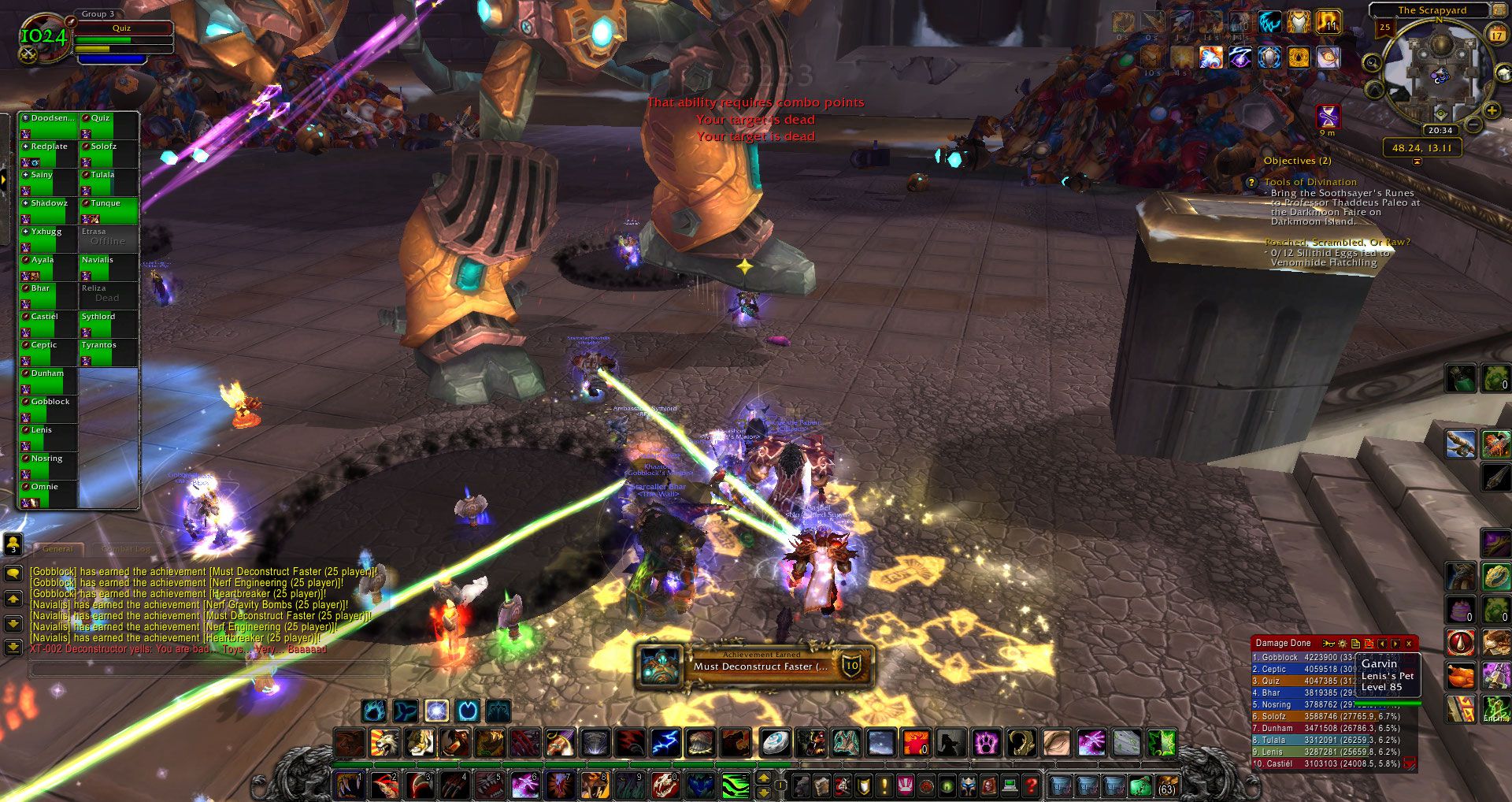This screenshot has width=1512, height=802.
Task: Switch to the General chat tab
Action: pos(57,549)
